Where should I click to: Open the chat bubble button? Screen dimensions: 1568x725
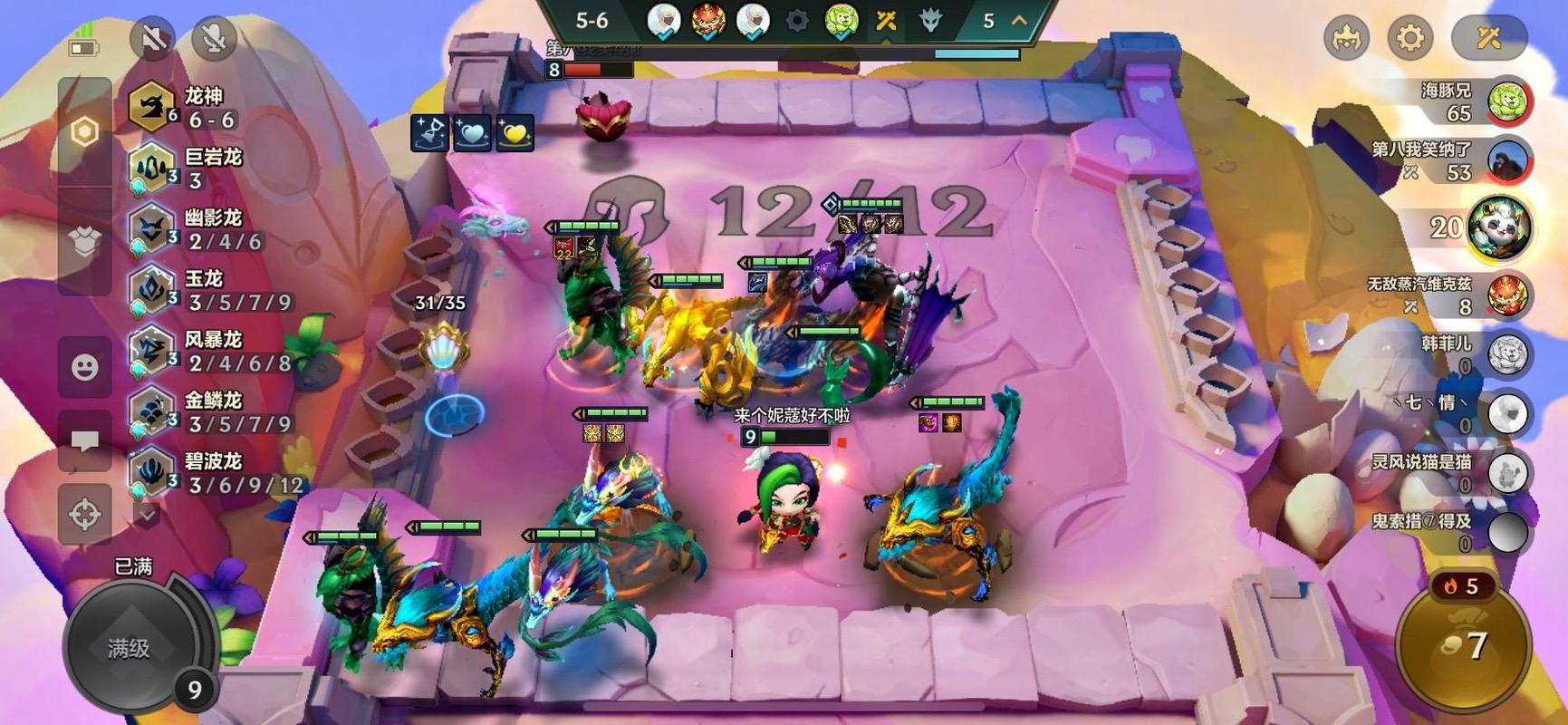85,441
